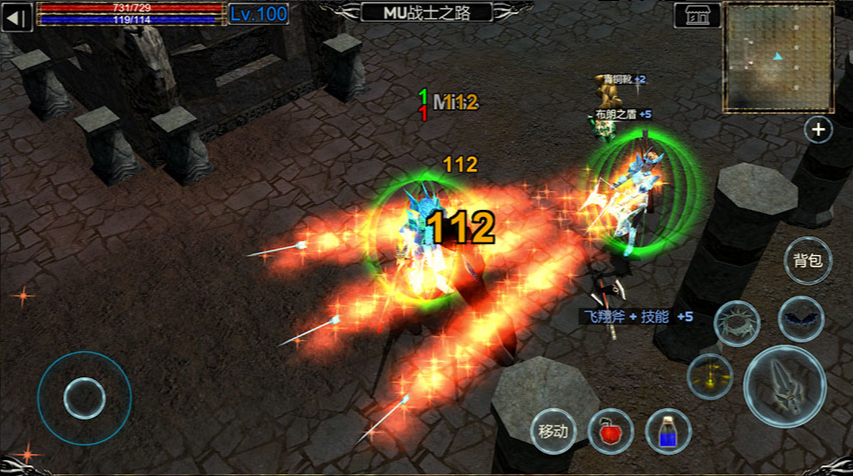Open the shop storefront icon

(x=698, y=15)
